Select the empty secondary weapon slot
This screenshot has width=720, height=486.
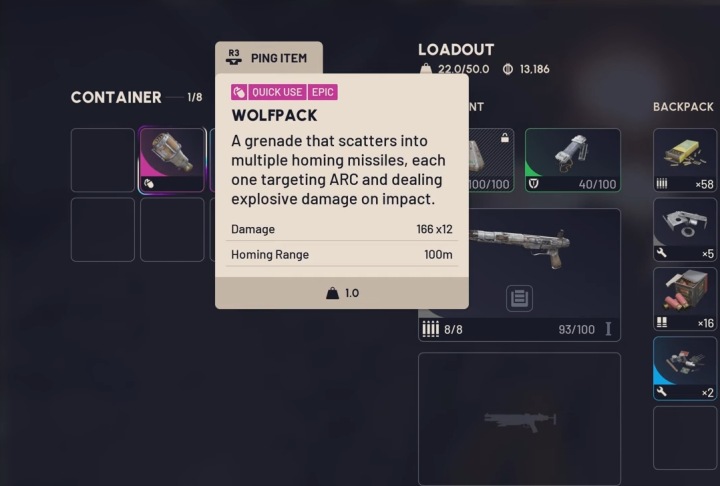click(519, 419)
